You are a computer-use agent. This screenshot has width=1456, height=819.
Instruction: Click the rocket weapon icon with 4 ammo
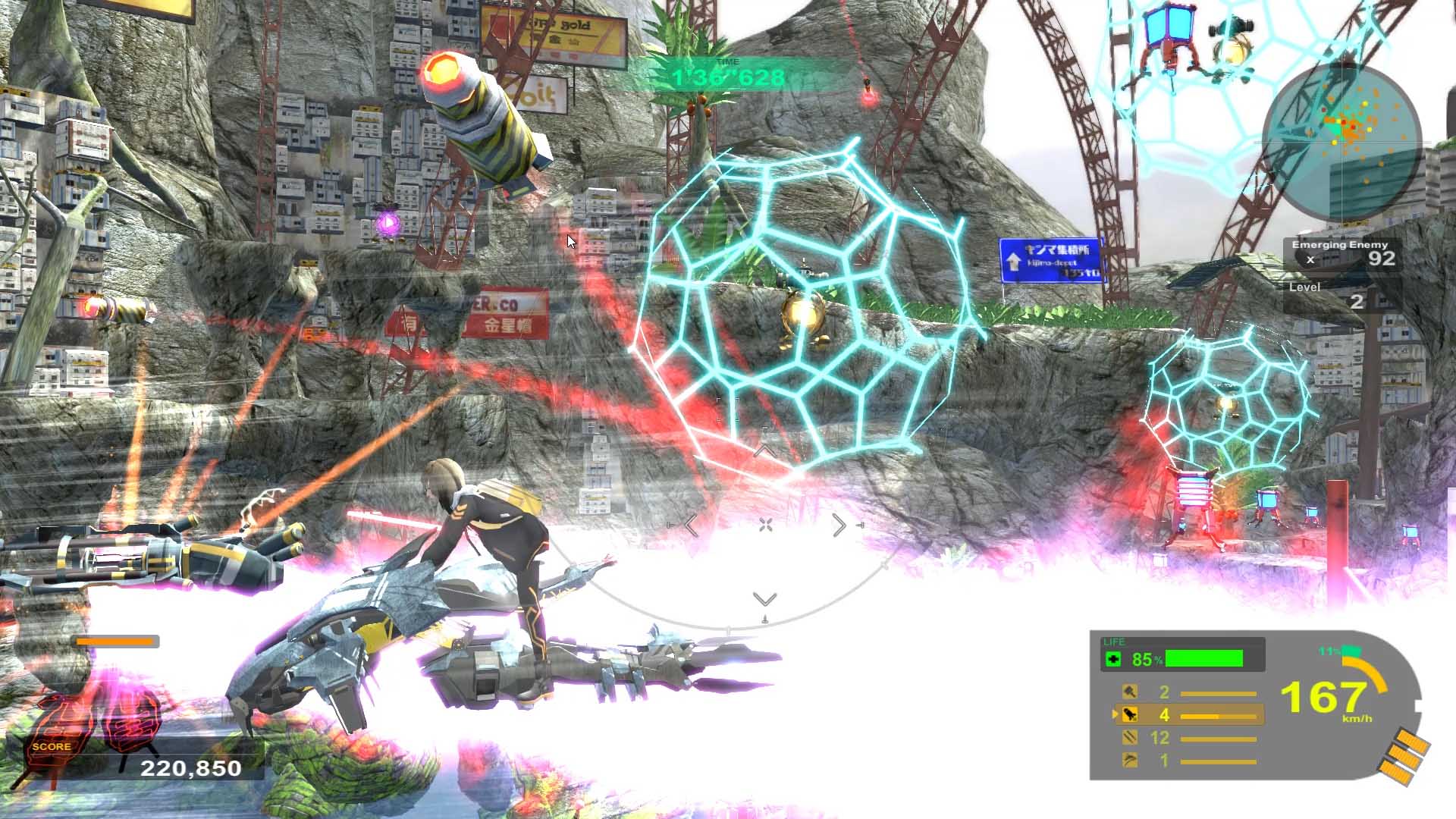click(x=1129, y=715)
